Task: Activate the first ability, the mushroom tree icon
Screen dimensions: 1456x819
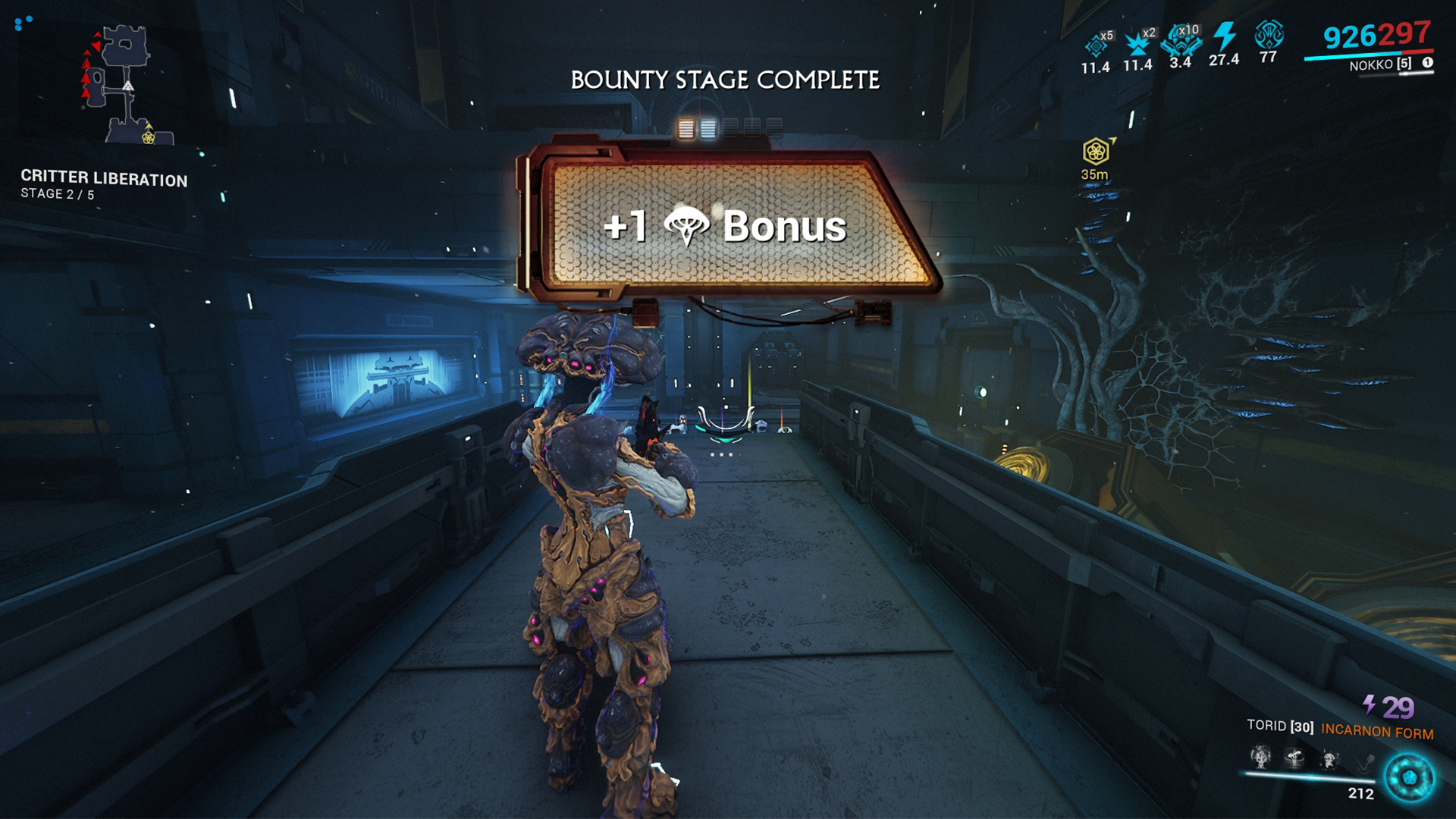Action: 1260,757
